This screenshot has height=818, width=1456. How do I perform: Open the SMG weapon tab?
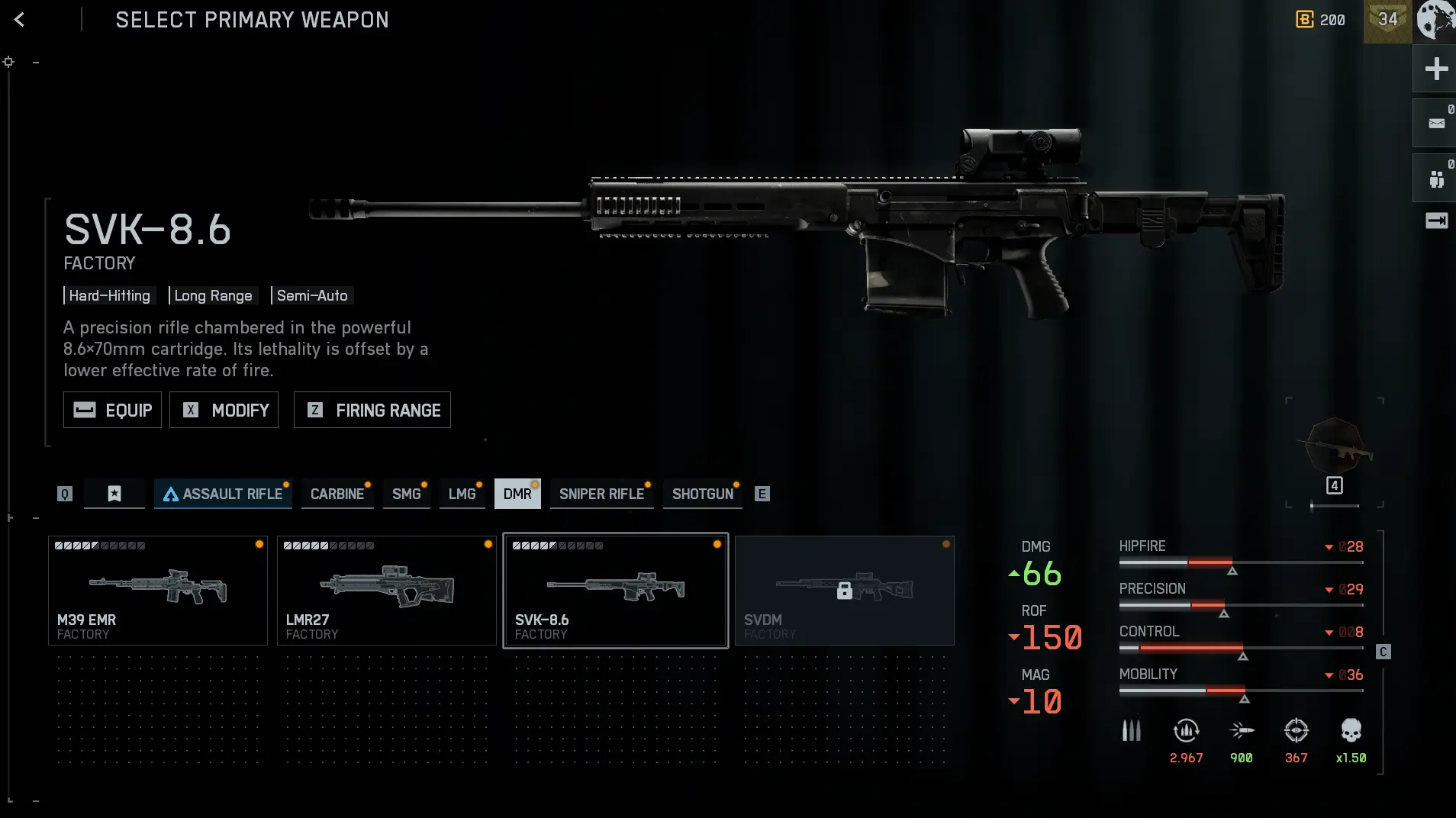pyautogui.click(x=406, y=494)
